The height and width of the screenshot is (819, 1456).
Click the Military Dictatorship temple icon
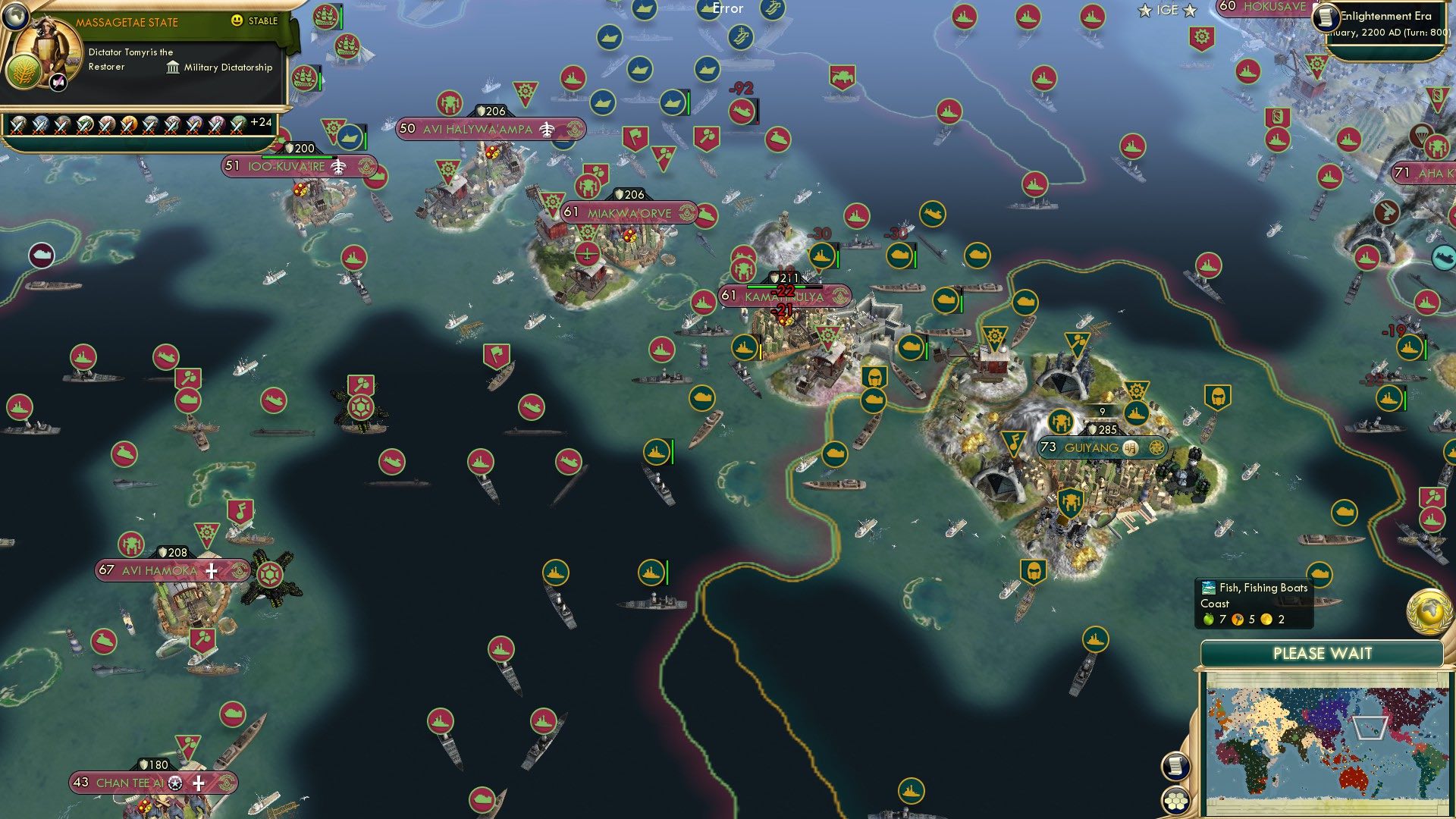click(x=174, y=66)
